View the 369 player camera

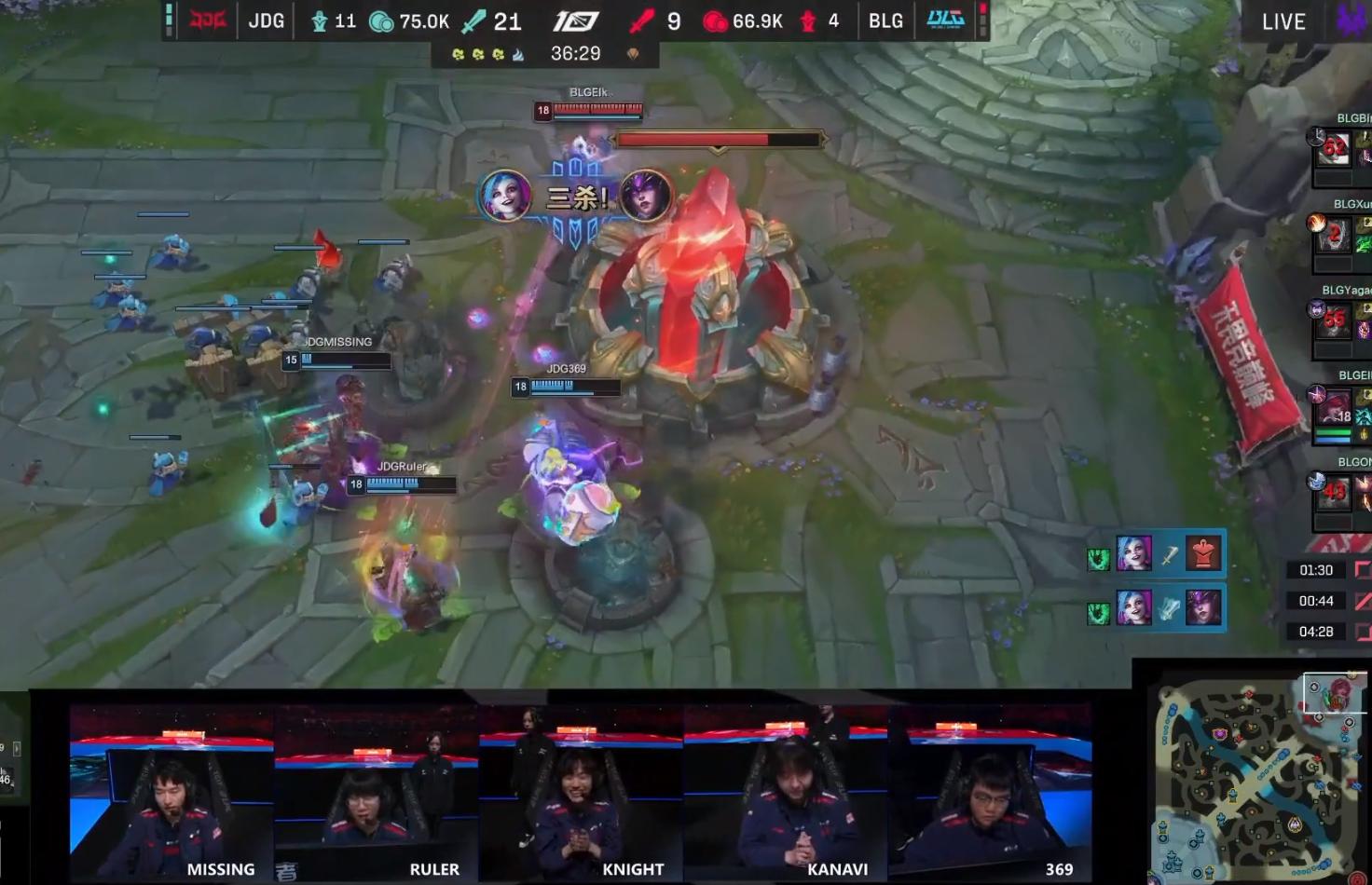pos(990,792)
